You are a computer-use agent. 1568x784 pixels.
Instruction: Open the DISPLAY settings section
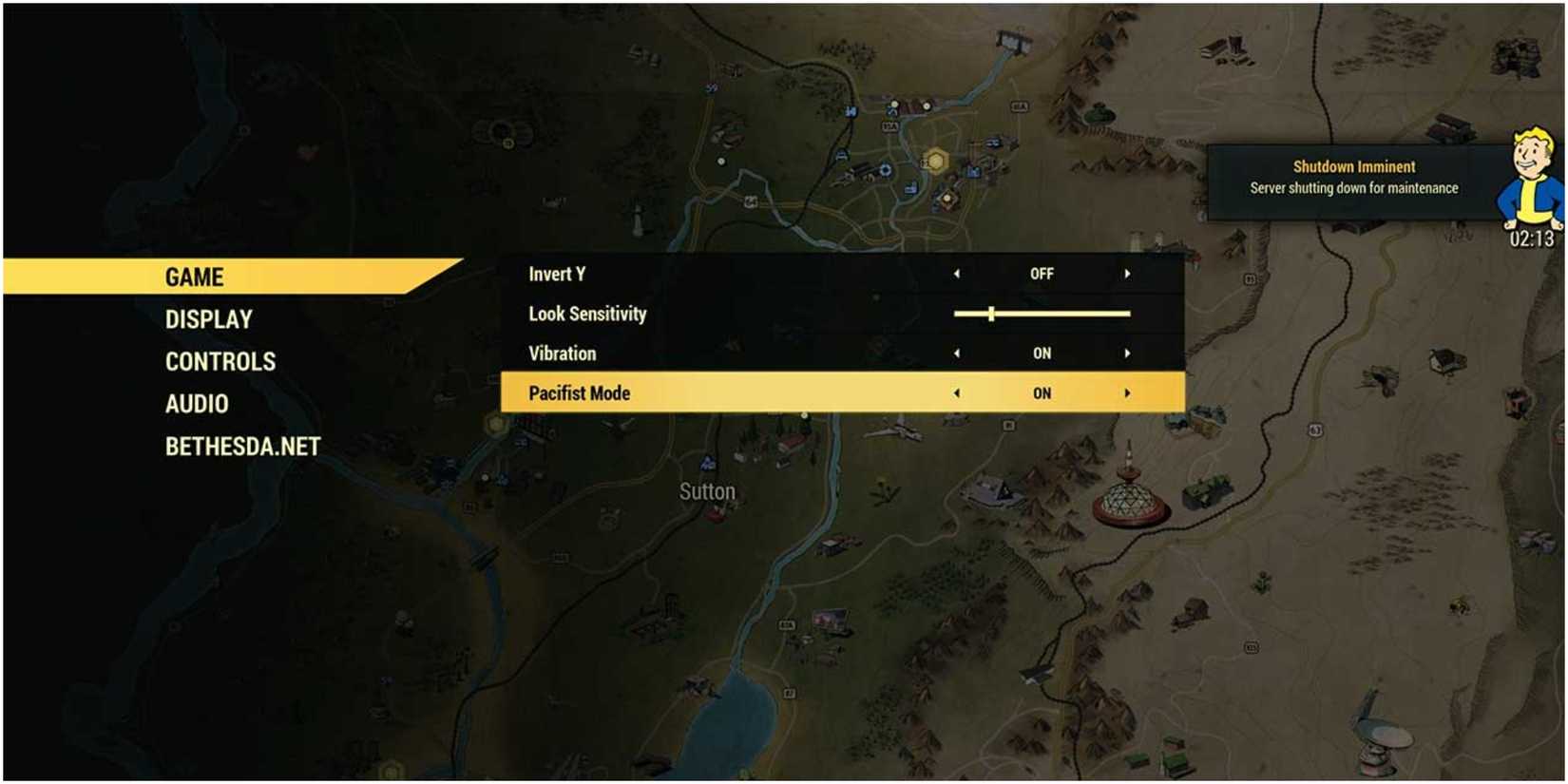click(208, 318)
